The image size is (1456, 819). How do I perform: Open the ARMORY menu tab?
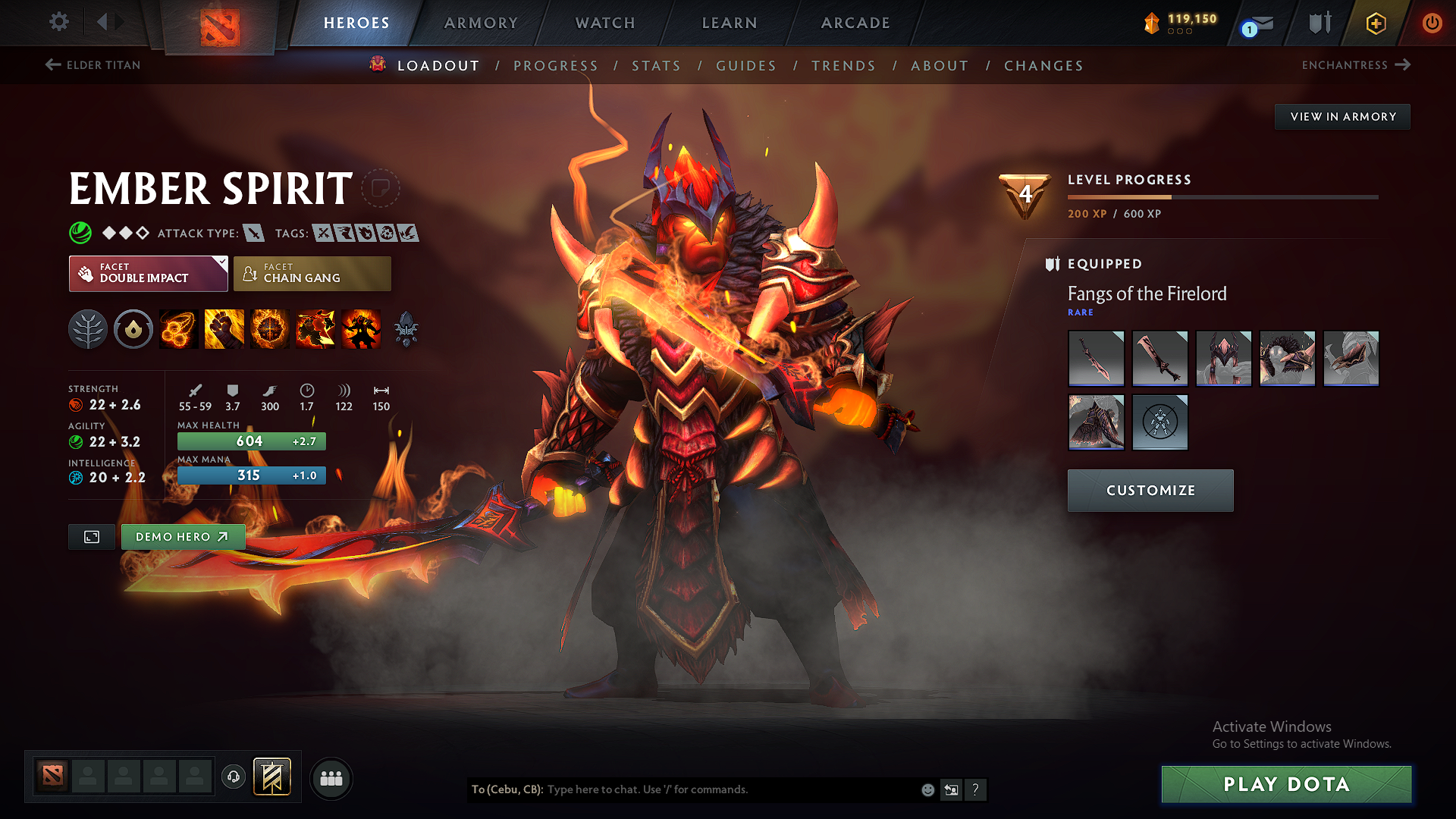click(x=481, y=23)
